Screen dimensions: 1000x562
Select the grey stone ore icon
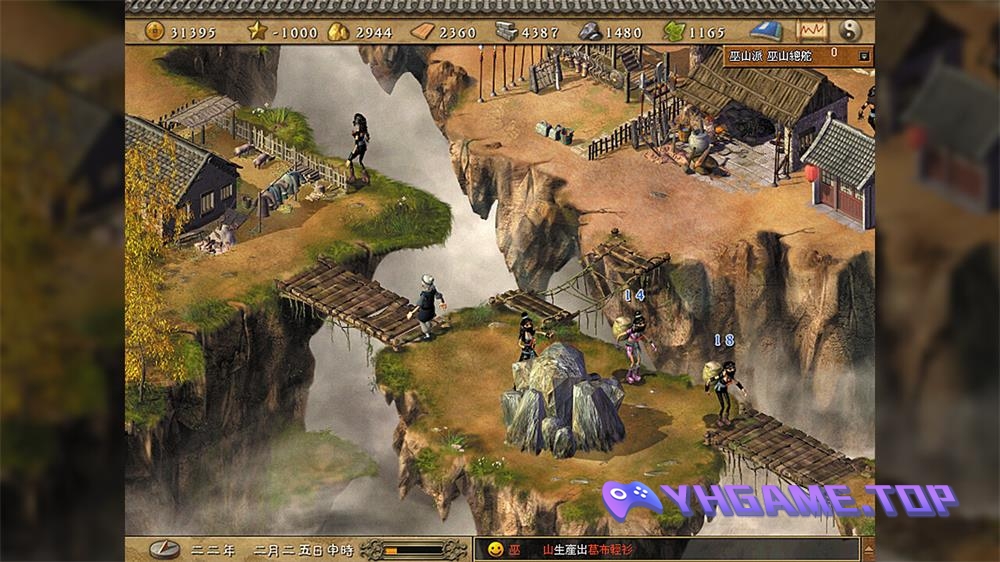[590, 32]
